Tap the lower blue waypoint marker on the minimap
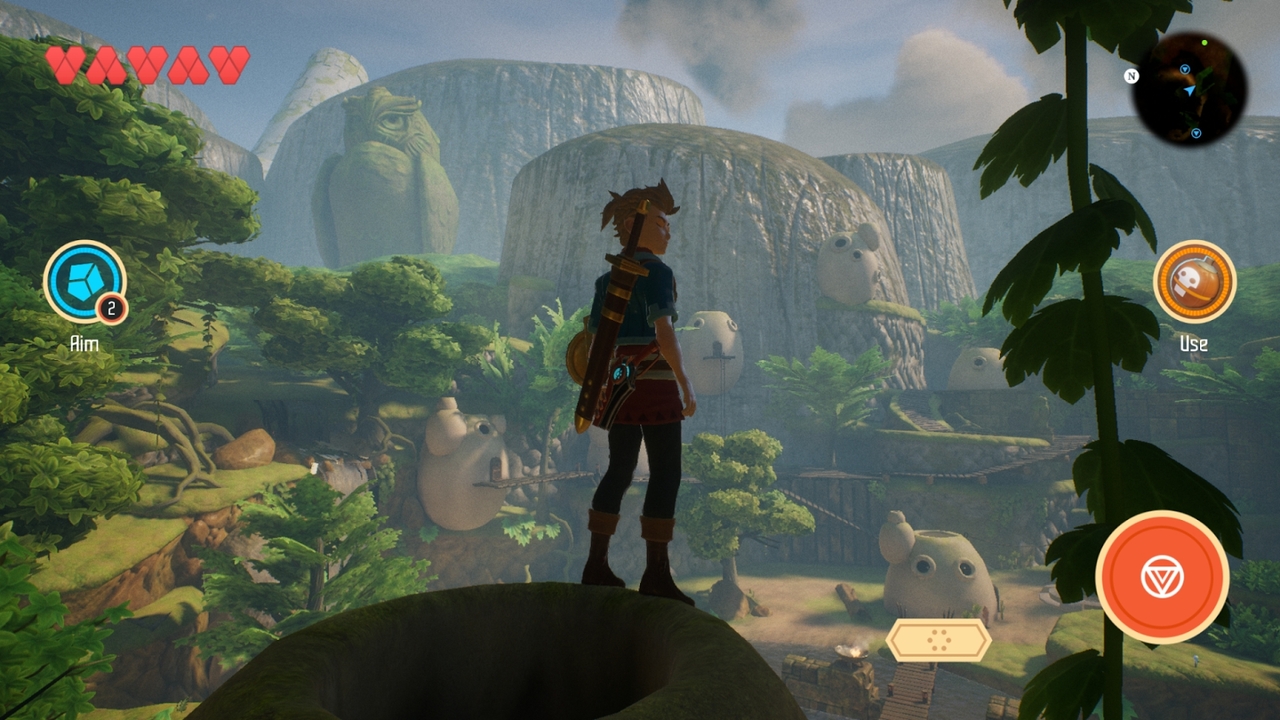 pyautogui.click(x=1196, y=133)
